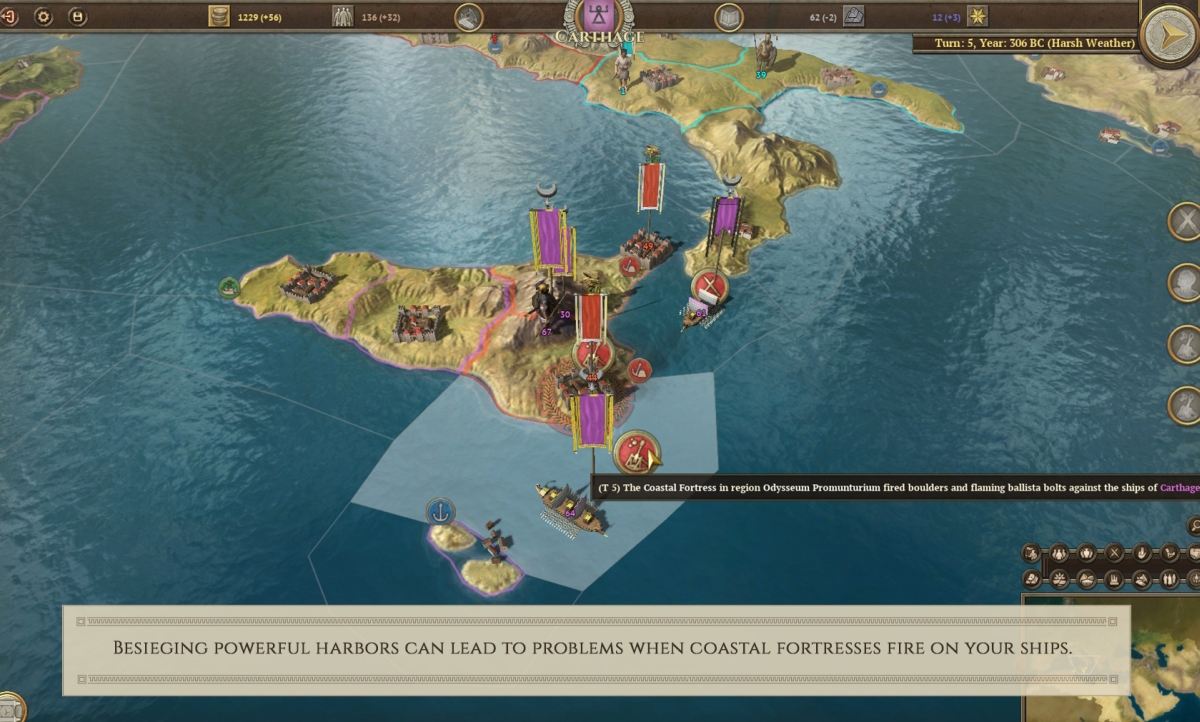
Task: Select the siege catapult marker with the cursor
Action: coord(636,453)
